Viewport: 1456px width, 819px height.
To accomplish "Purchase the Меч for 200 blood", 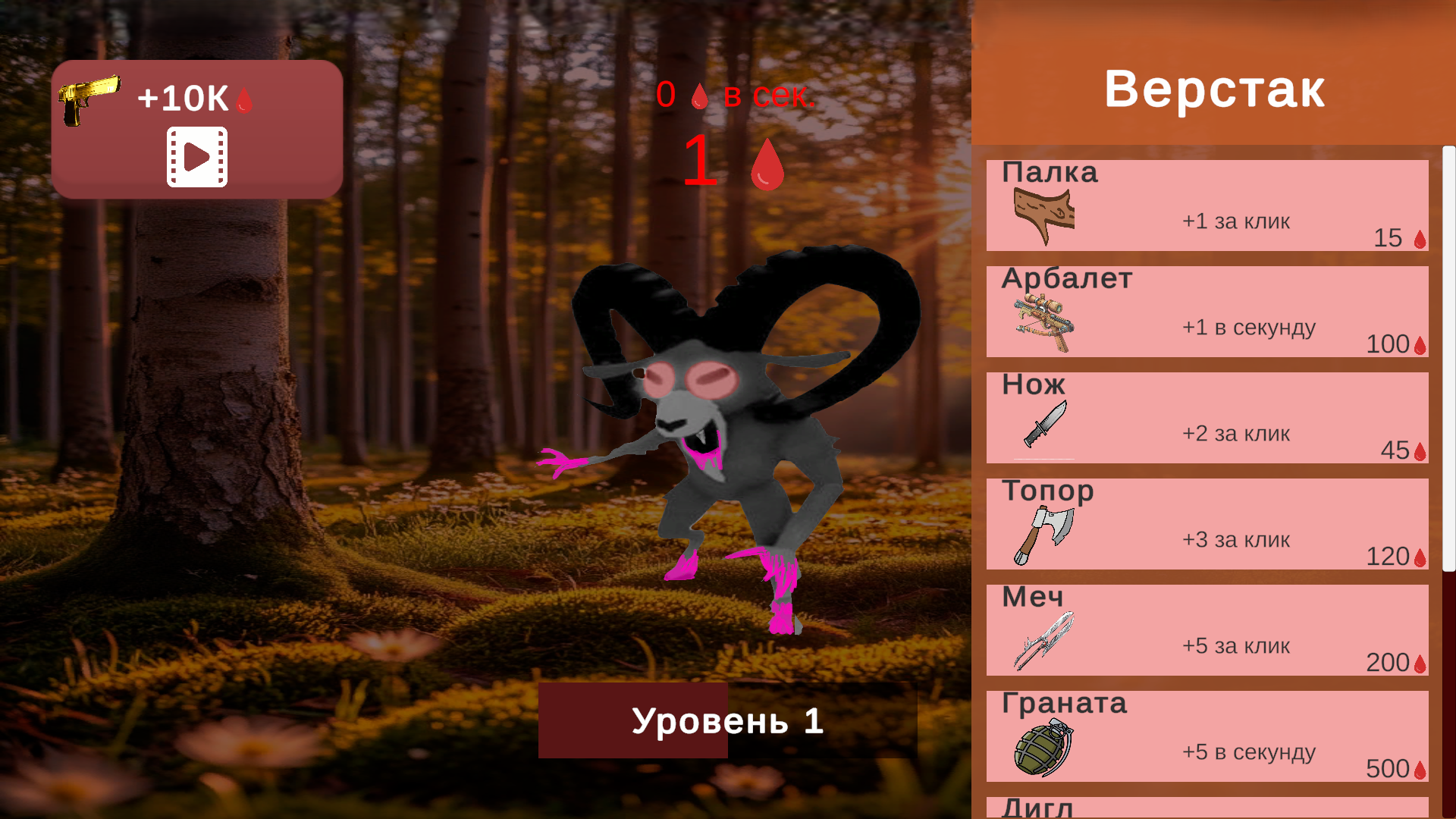I will click(x=1206, y=629).
